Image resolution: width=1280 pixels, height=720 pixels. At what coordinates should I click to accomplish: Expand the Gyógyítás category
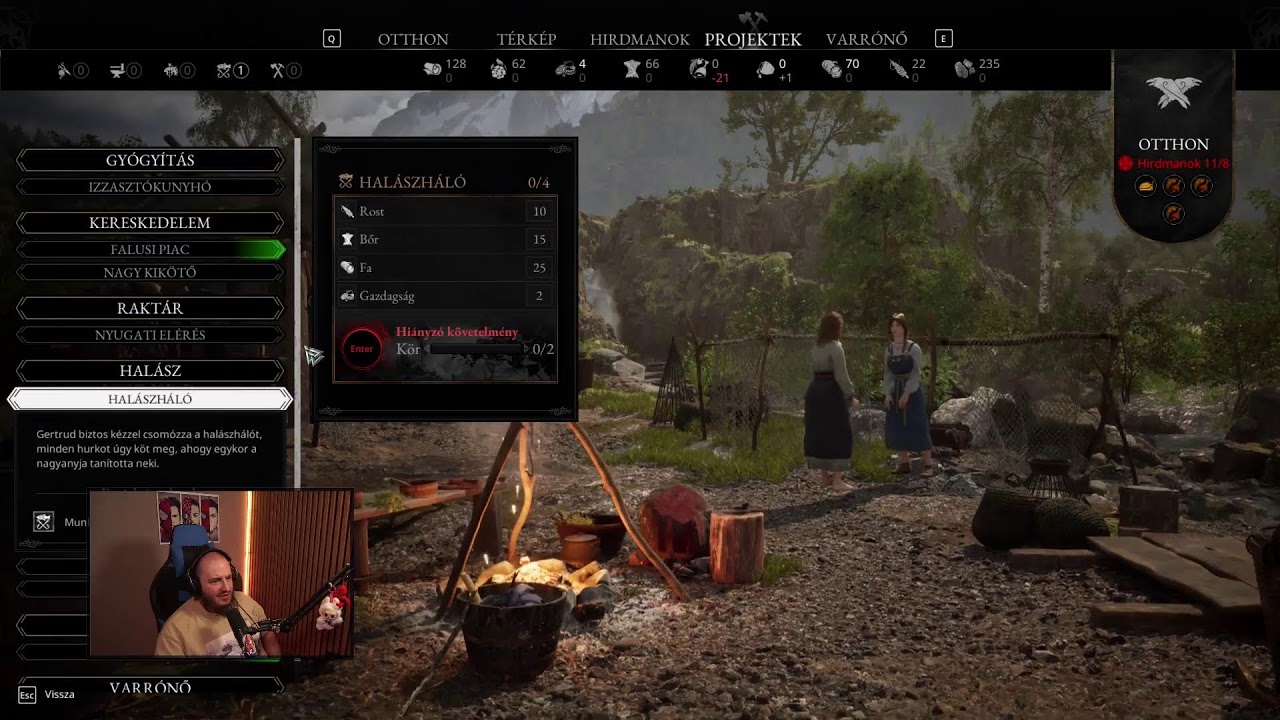coord(150,161)
